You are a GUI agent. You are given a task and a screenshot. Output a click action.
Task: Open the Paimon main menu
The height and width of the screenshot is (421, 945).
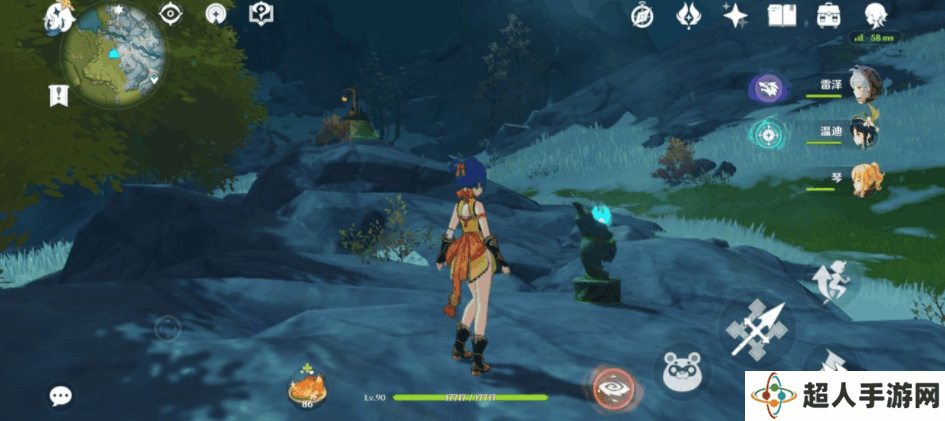pyautogui.click(x=57, y=15)
